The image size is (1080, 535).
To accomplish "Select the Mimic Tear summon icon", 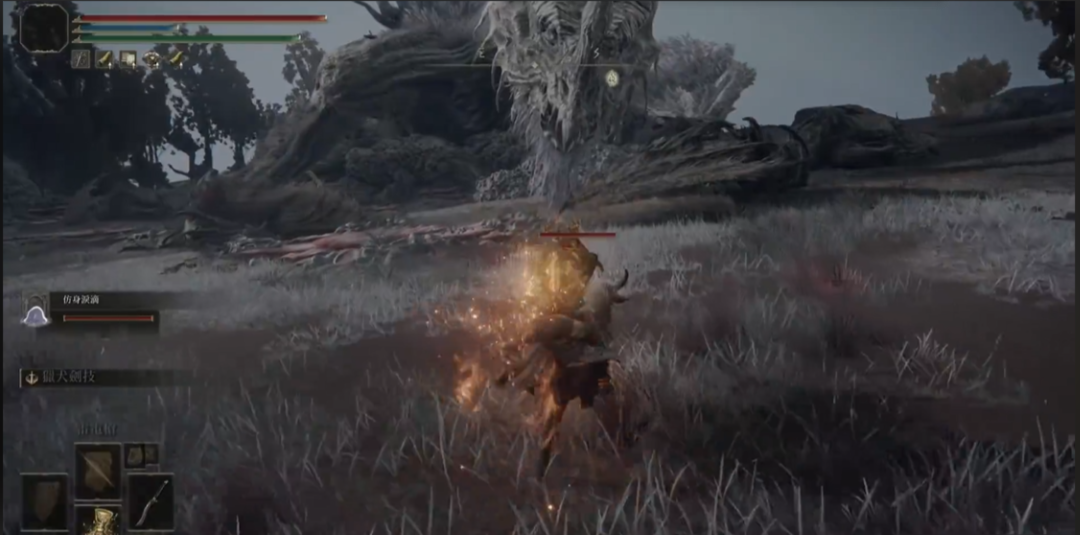I will [36, 316].
